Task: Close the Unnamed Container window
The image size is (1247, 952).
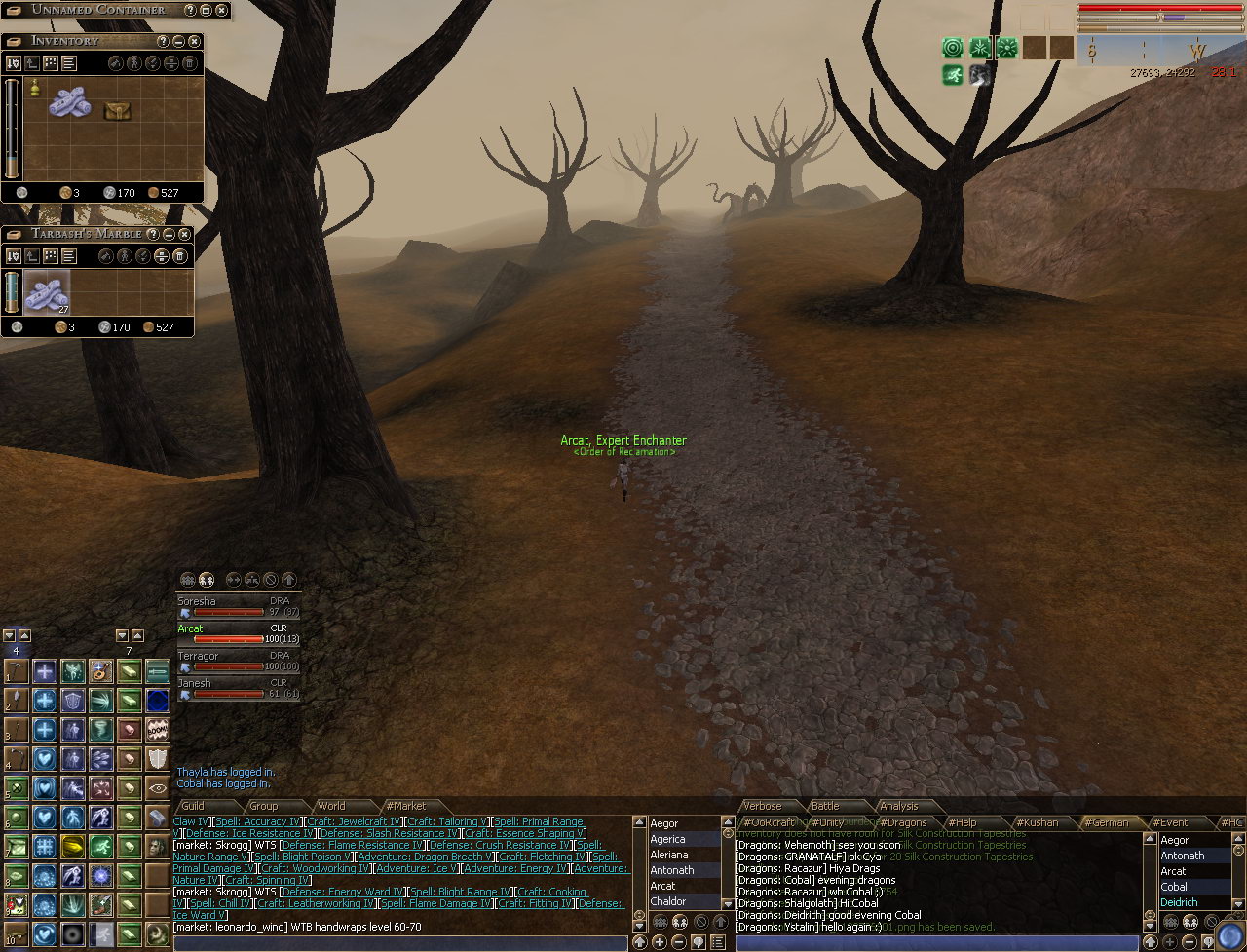Action: click(221, 10)
